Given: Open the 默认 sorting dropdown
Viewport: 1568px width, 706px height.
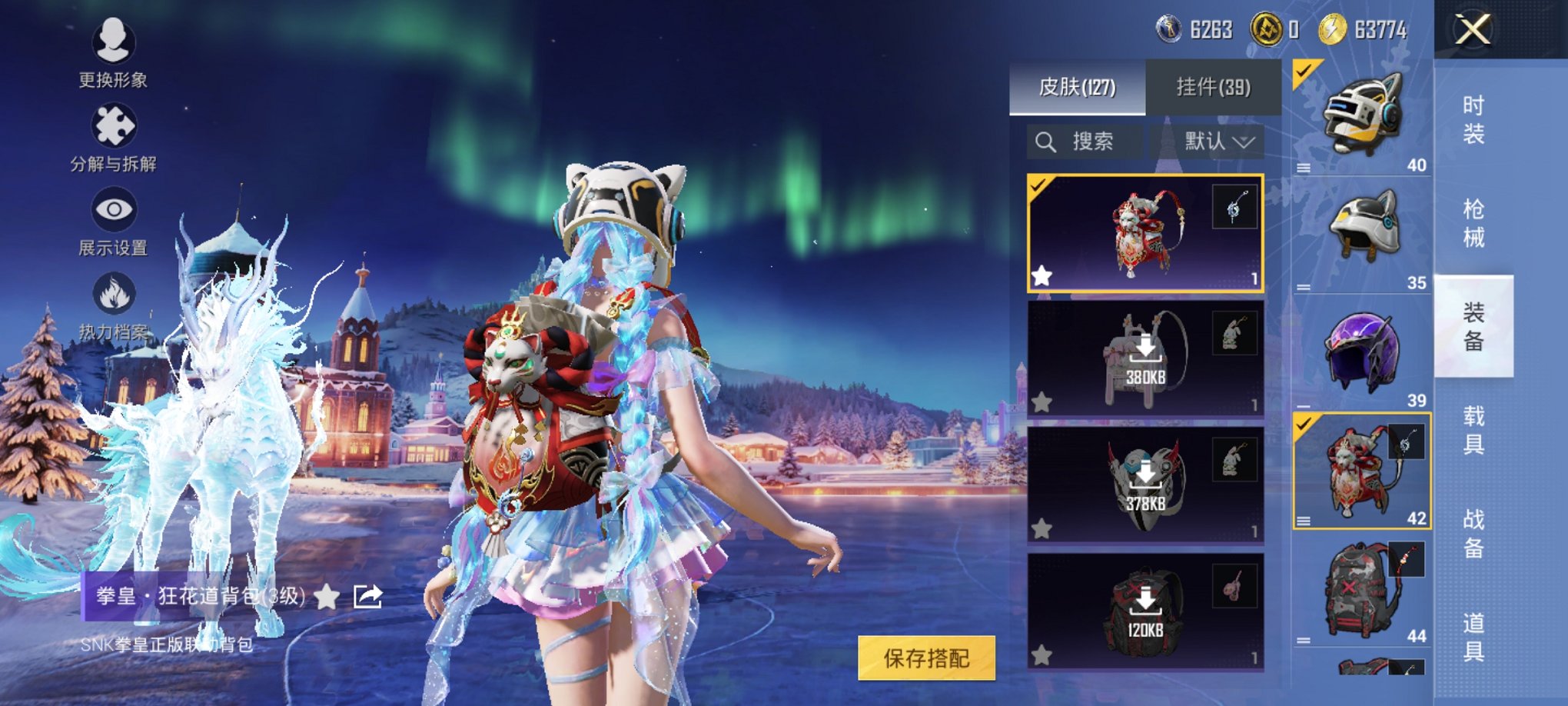Looking at the screenshot, I should (1218, 141).
